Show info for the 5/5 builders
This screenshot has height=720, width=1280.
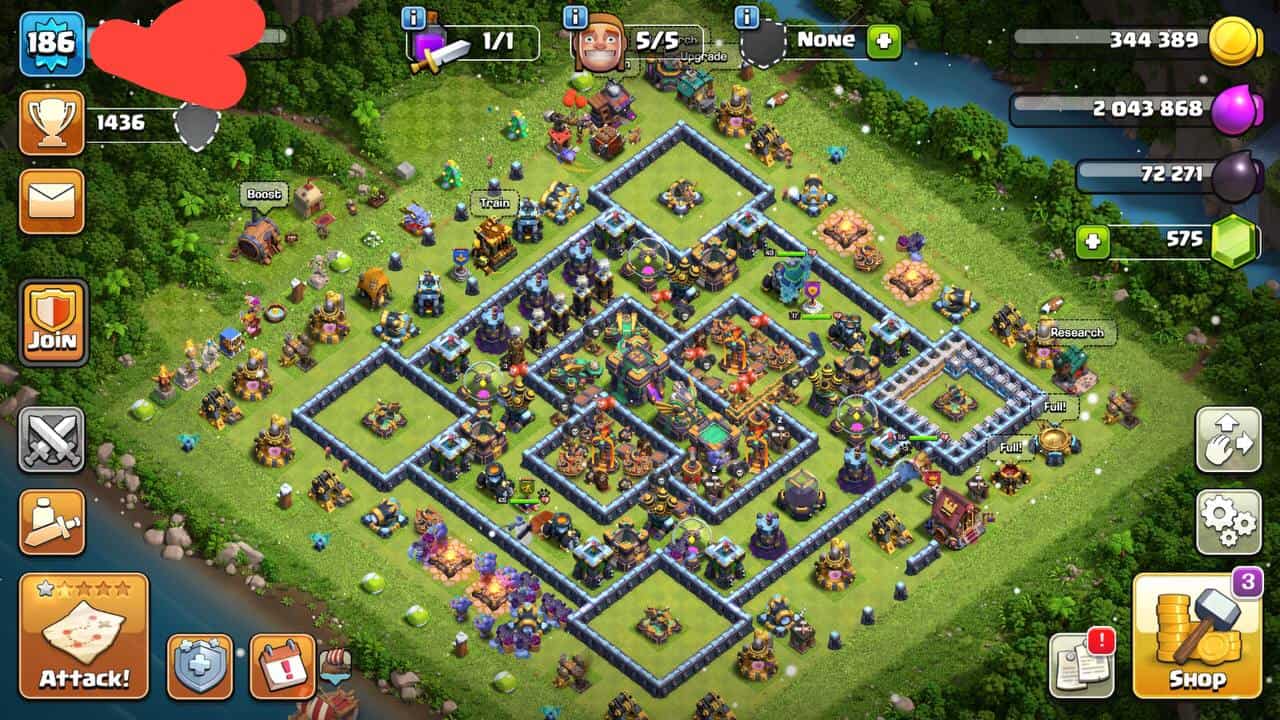pyautogui.click(x=575, y=17)
